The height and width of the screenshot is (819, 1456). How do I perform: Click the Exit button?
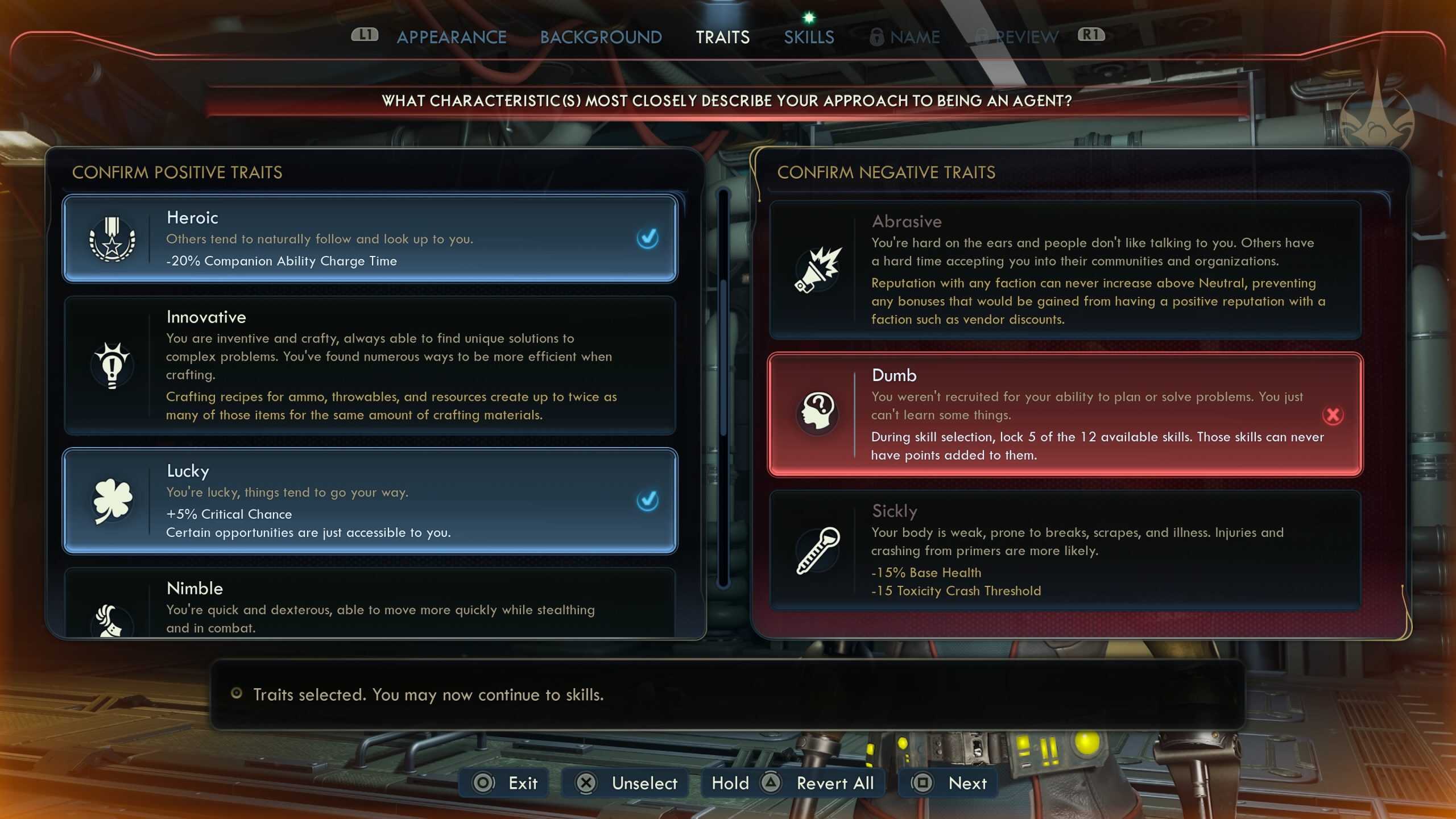point(505,783)
